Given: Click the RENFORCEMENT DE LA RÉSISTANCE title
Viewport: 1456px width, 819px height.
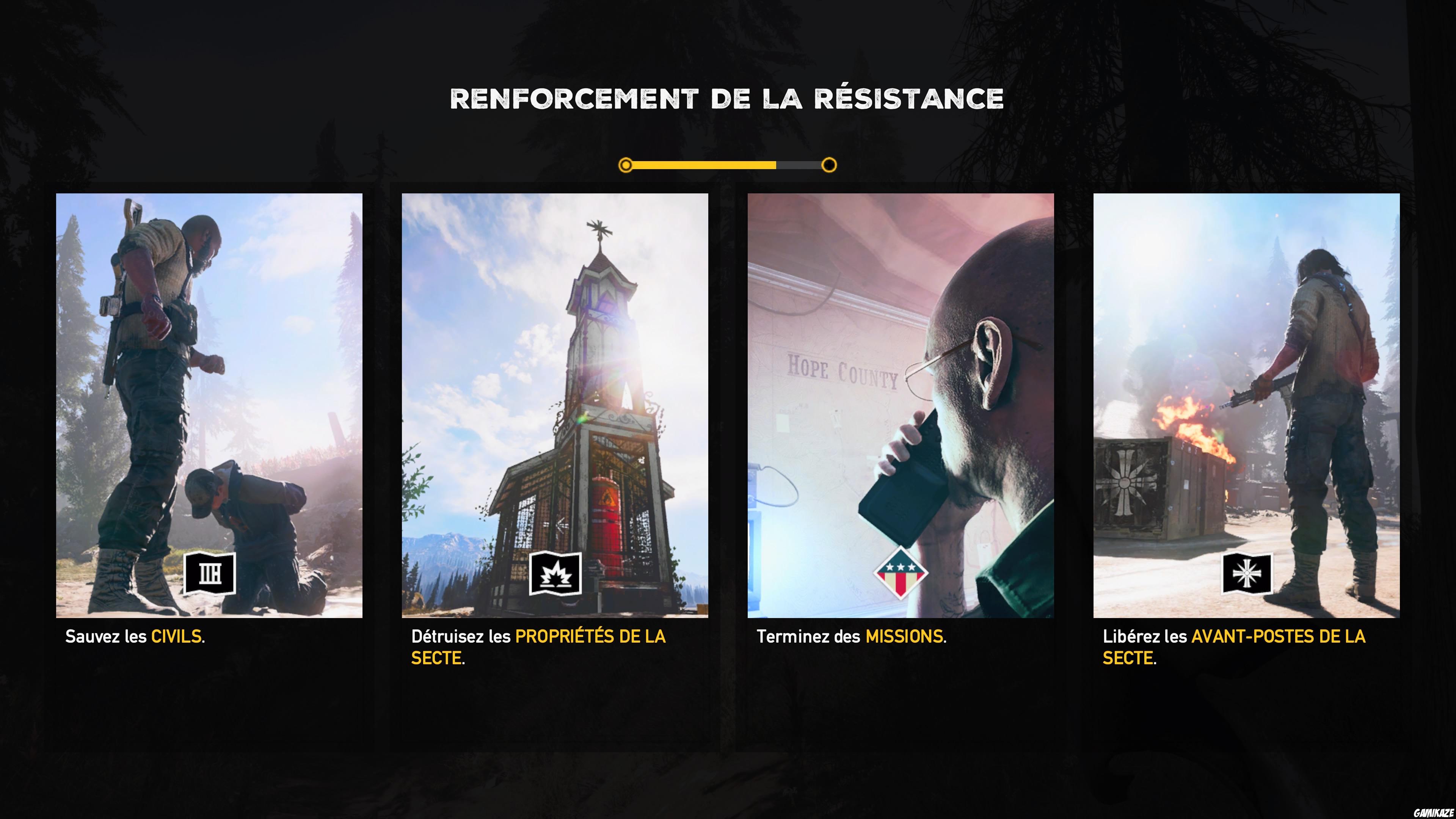Looking at the screenshot, I should (728, 99).
